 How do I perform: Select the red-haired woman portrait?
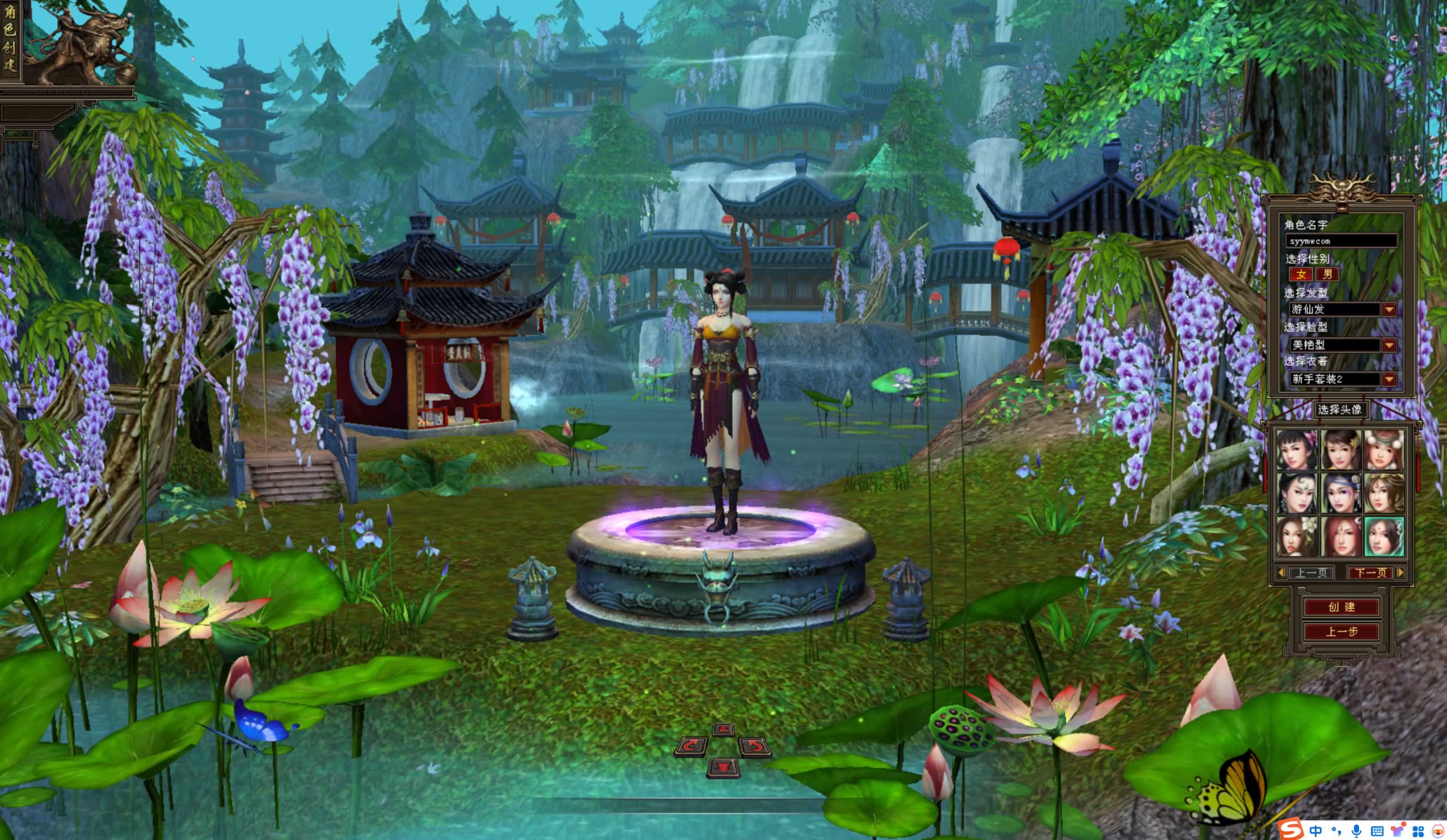click(1341, 536)
